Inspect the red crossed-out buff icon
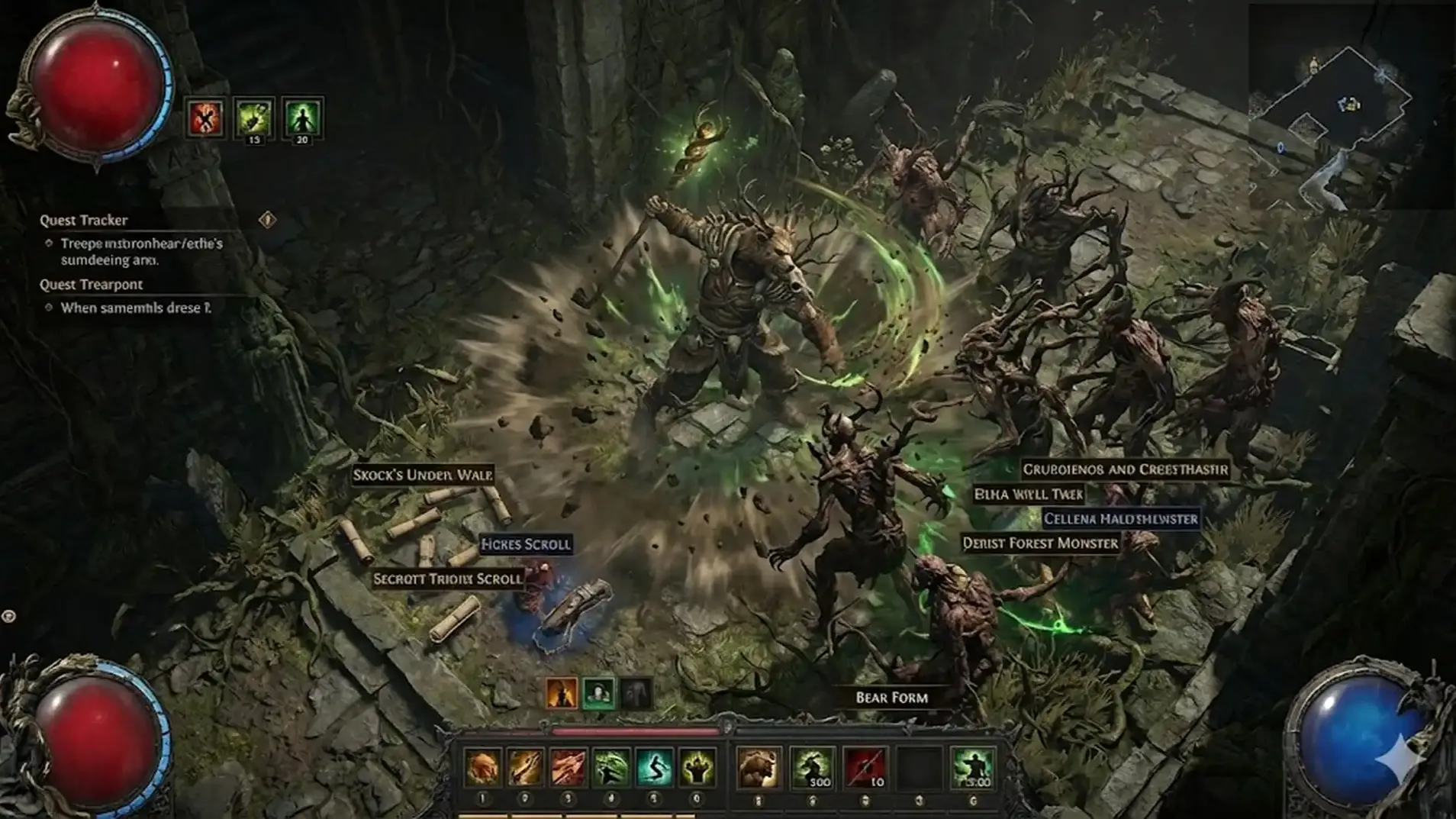Image resolution: width=1456 pixels, height=819 pixels. (x=205, y=118)
